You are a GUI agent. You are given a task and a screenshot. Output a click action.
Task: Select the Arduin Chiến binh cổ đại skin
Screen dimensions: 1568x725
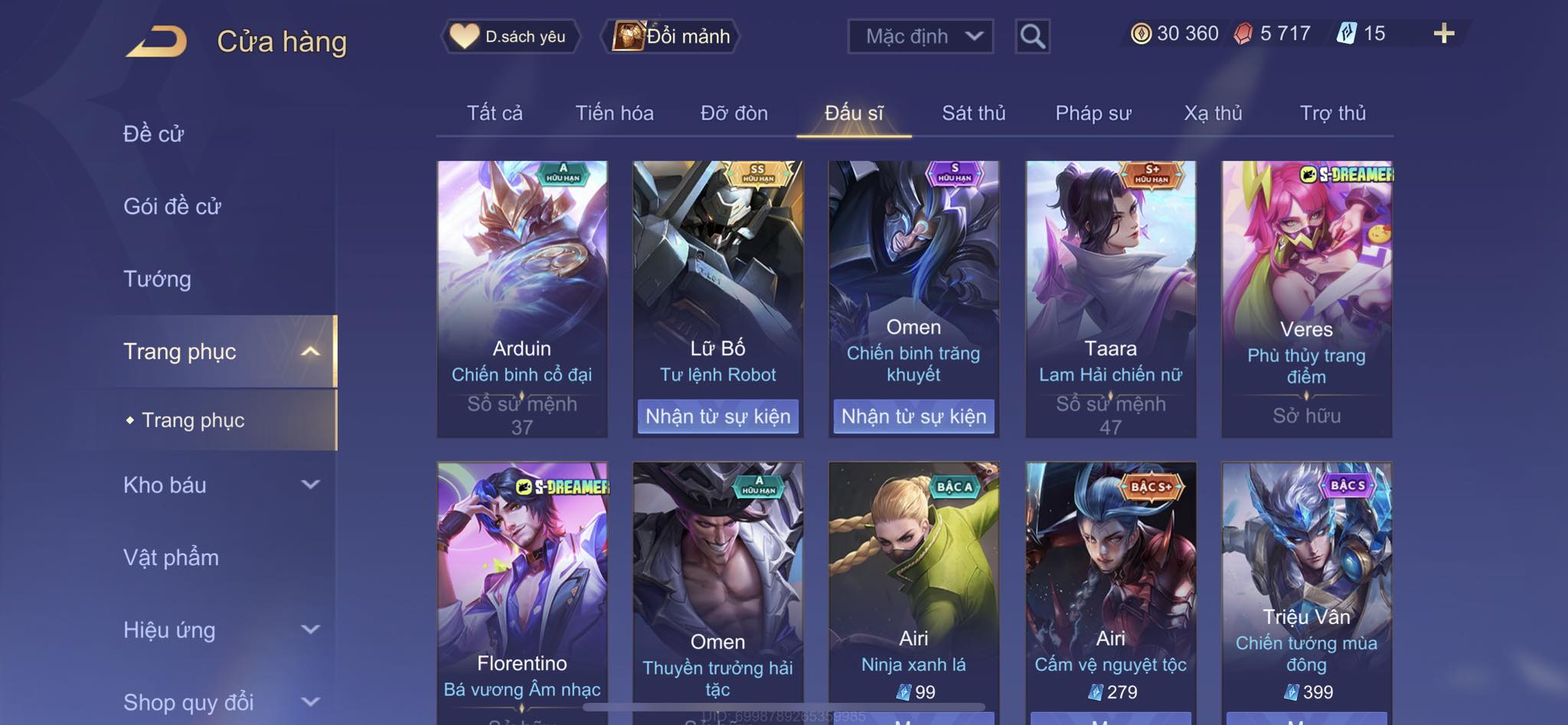522,299
